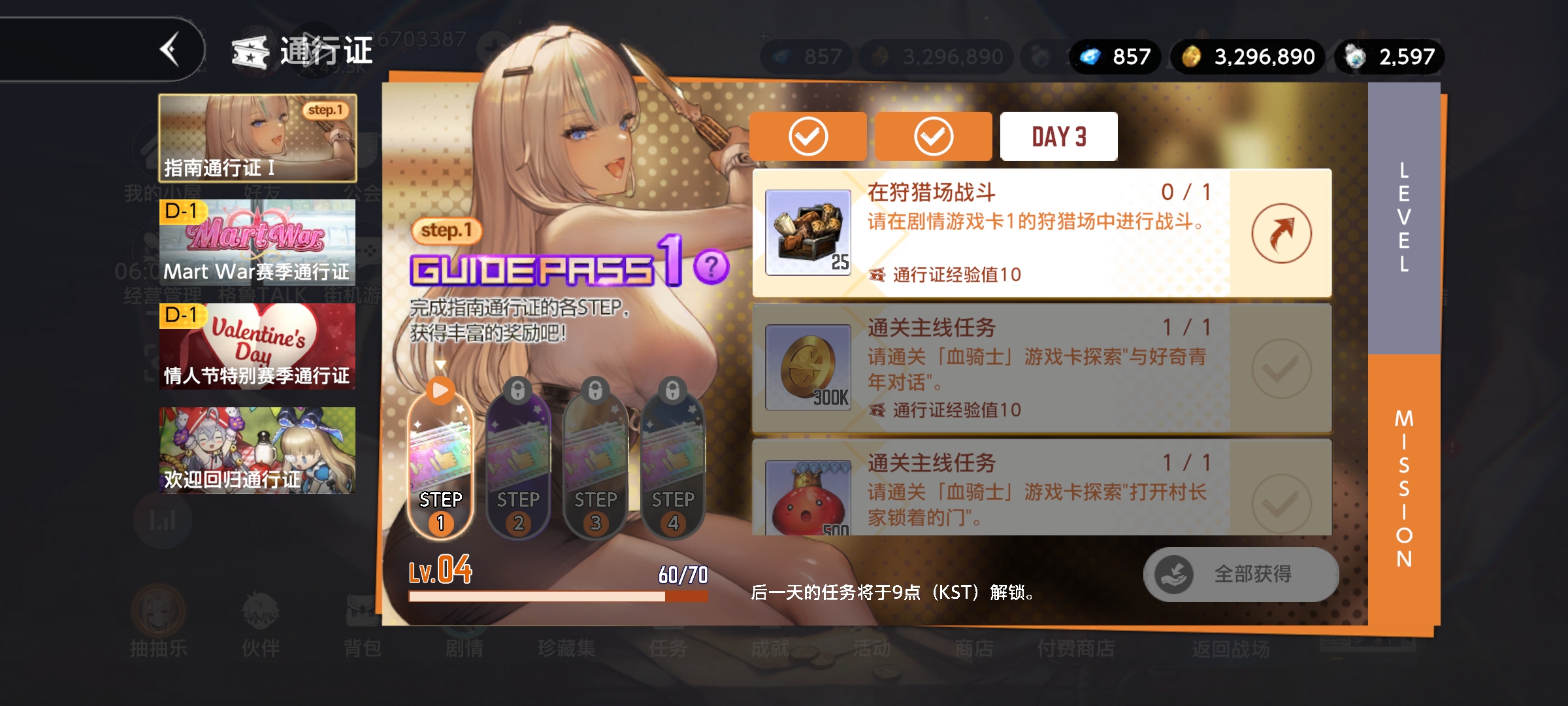Screen dimensions: 1568x706
Task: Claim the first completed DAY checkmark
Action: pos(808,135)
